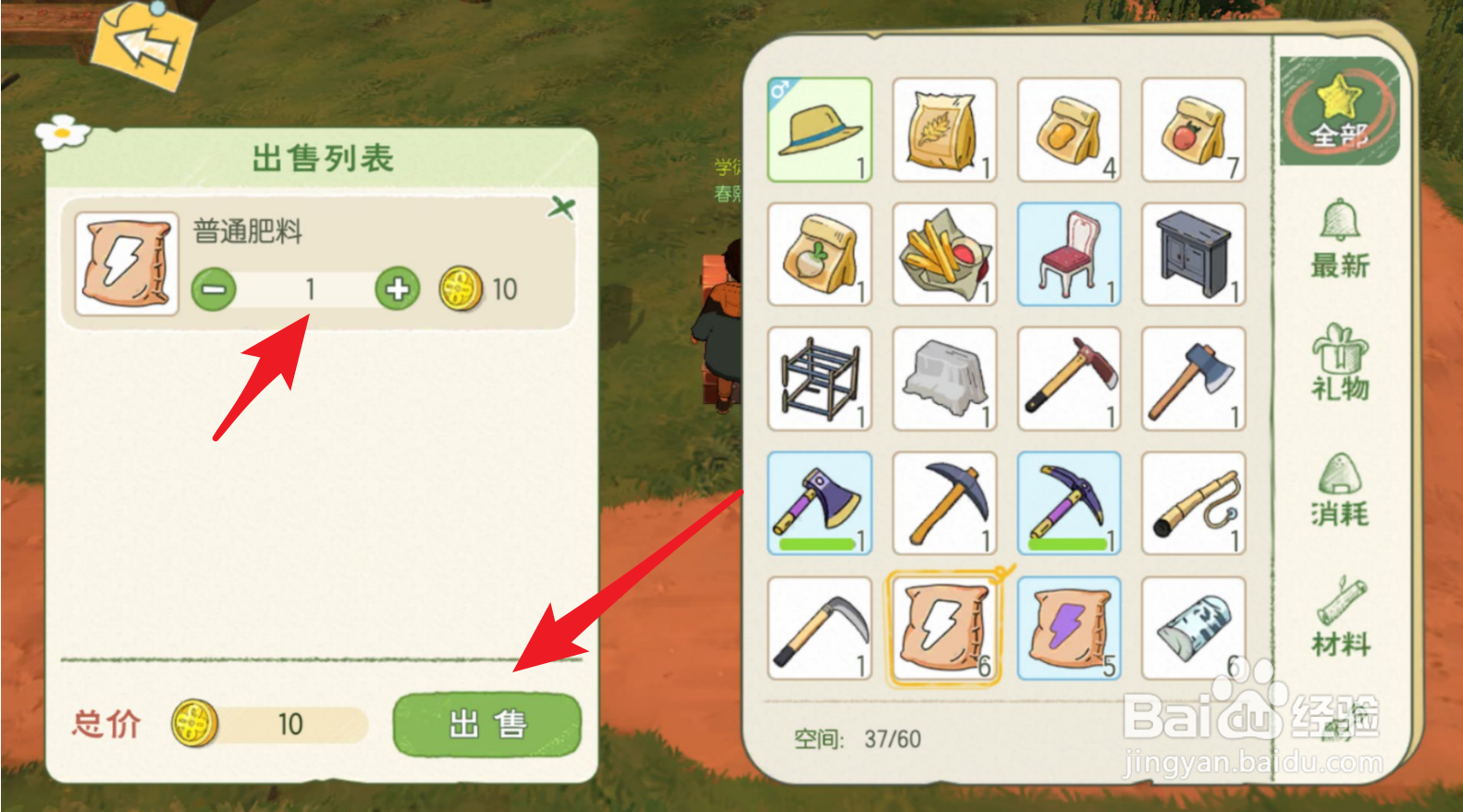Select the red chair furniture item
Image resolution: width=1463 pixels, height=812 pixels.
click(1068, 252)
